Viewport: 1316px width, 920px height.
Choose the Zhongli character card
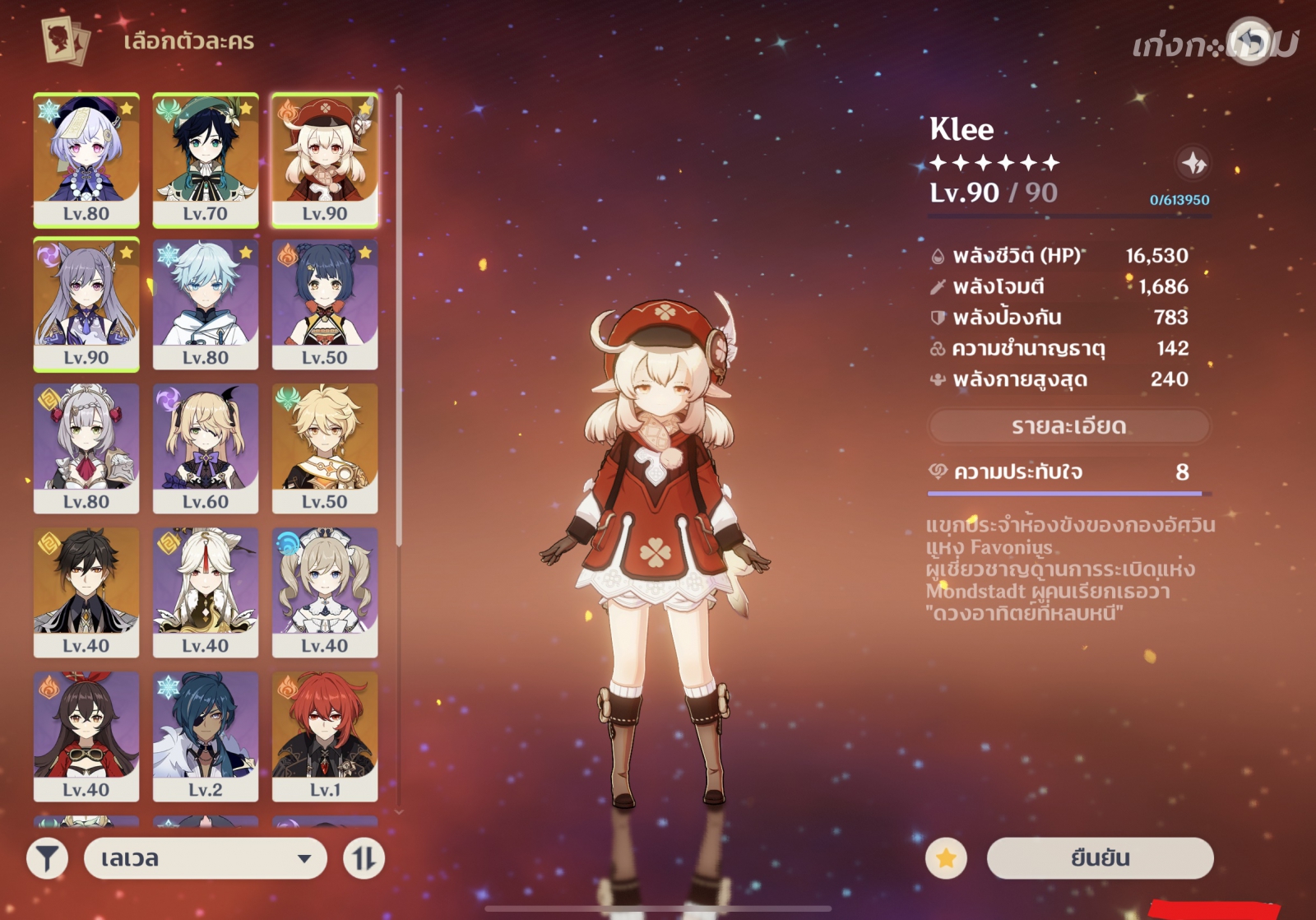pos(86,592)
